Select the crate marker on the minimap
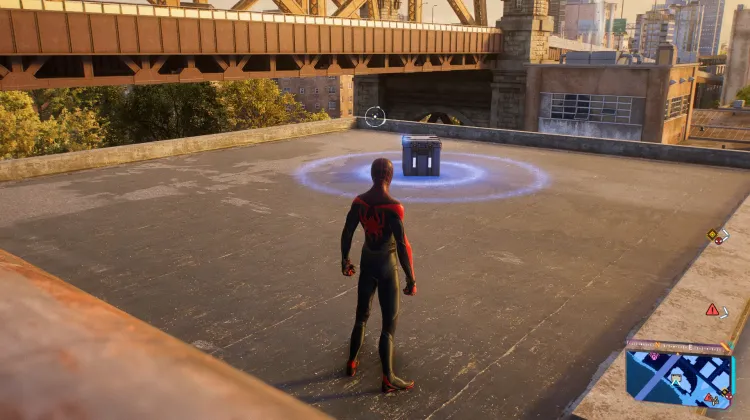Image resolution: width=750 pixels, height=420 pixels. pyautogui.click(x=676, y=379)
